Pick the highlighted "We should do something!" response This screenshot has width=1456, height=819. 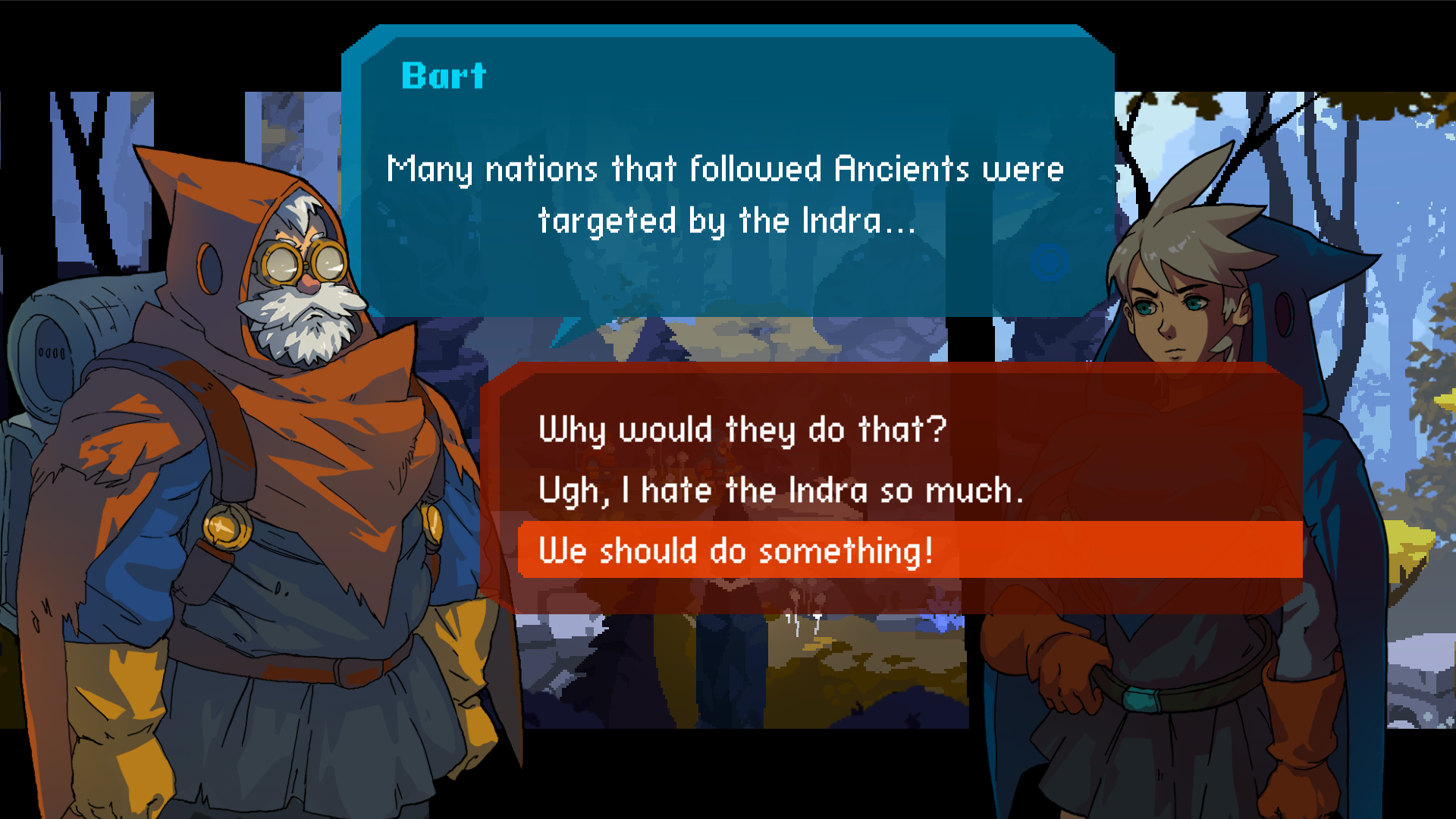[x=736, y=551]
